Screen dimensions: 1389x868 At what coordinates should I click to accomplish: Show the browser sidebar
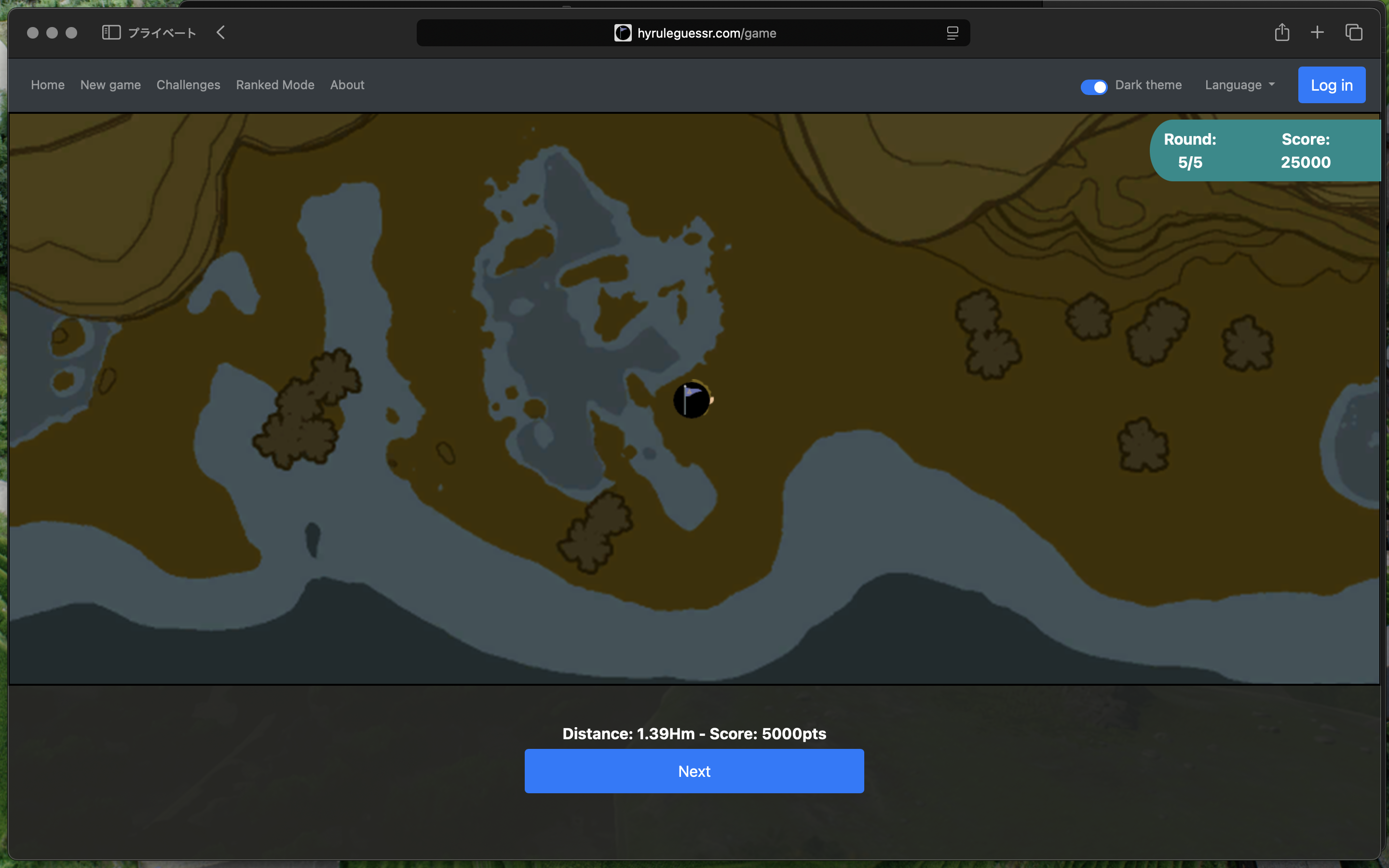point(111,33)
